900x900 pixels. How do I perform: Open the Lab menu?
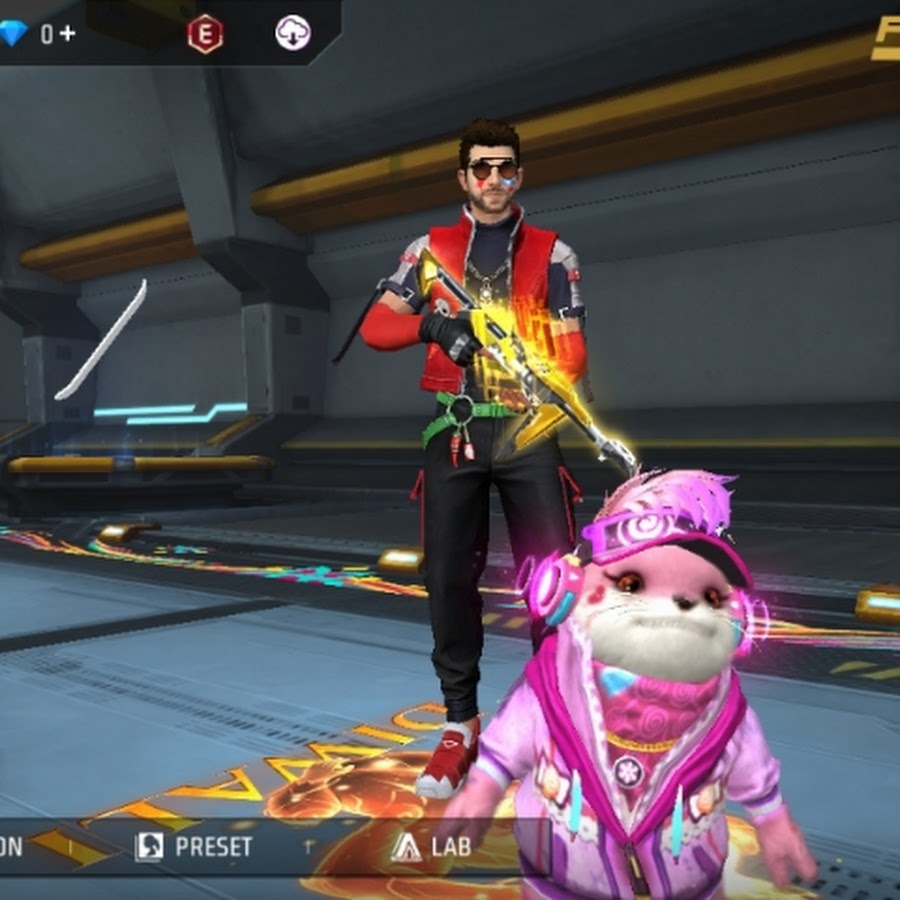click(432, 846)
